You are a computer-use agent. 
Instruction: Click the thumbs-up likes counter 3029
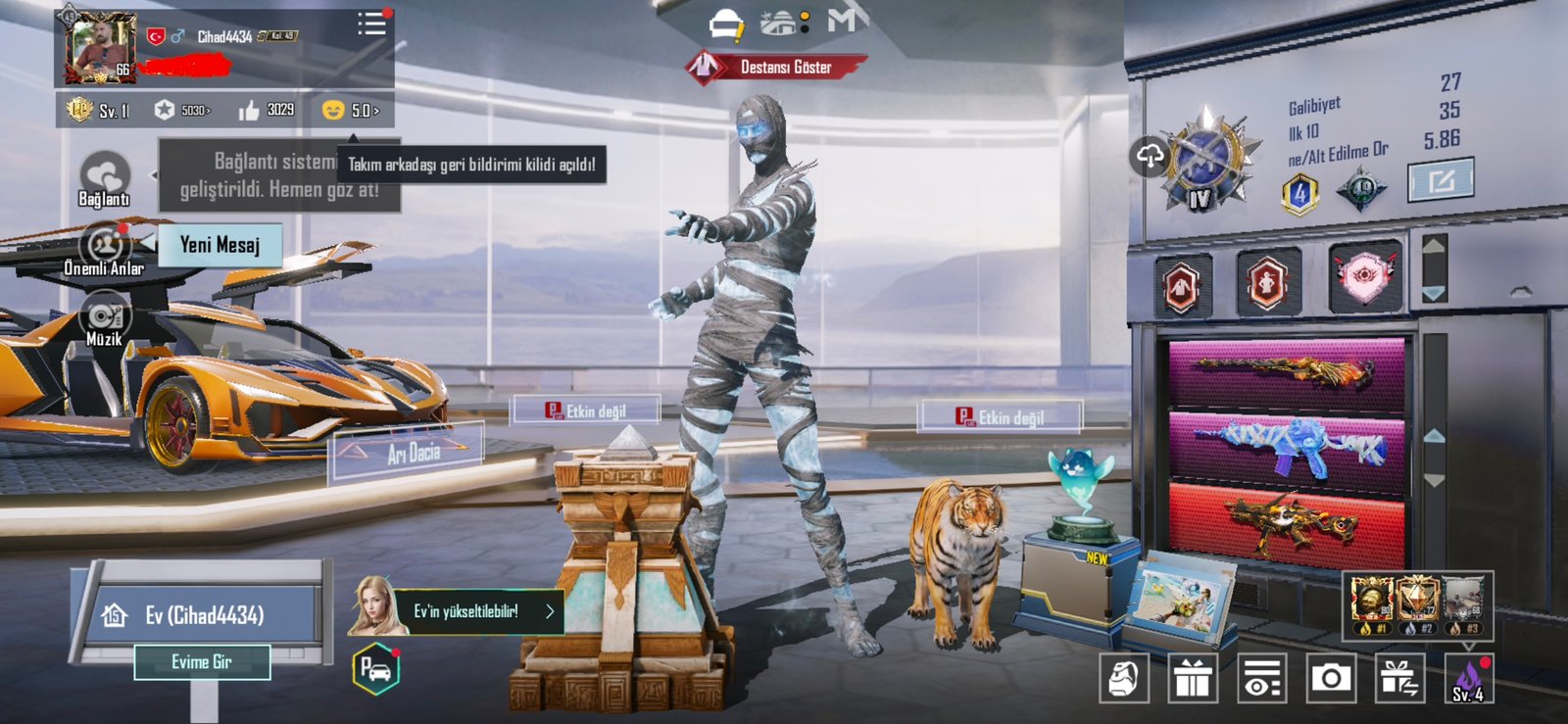(x=267, y=110)
